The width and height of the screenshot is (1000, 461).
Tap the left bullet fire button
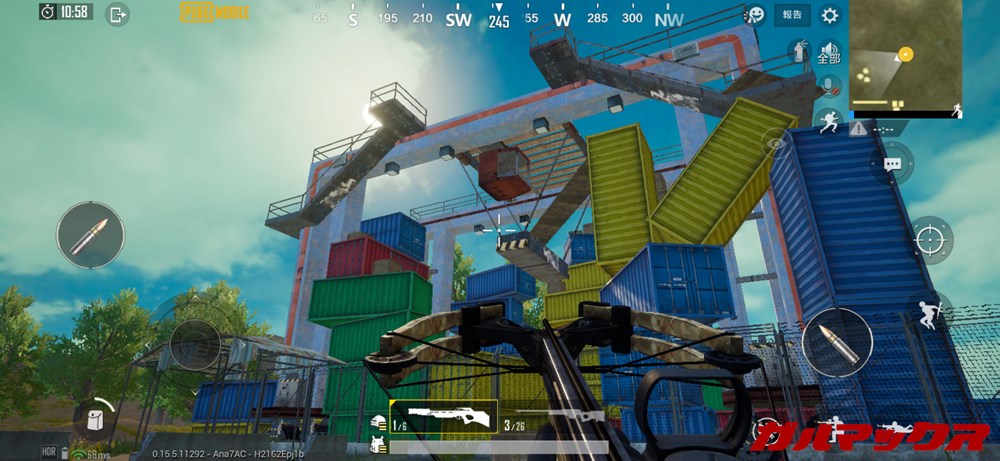[x=90, y=235]
